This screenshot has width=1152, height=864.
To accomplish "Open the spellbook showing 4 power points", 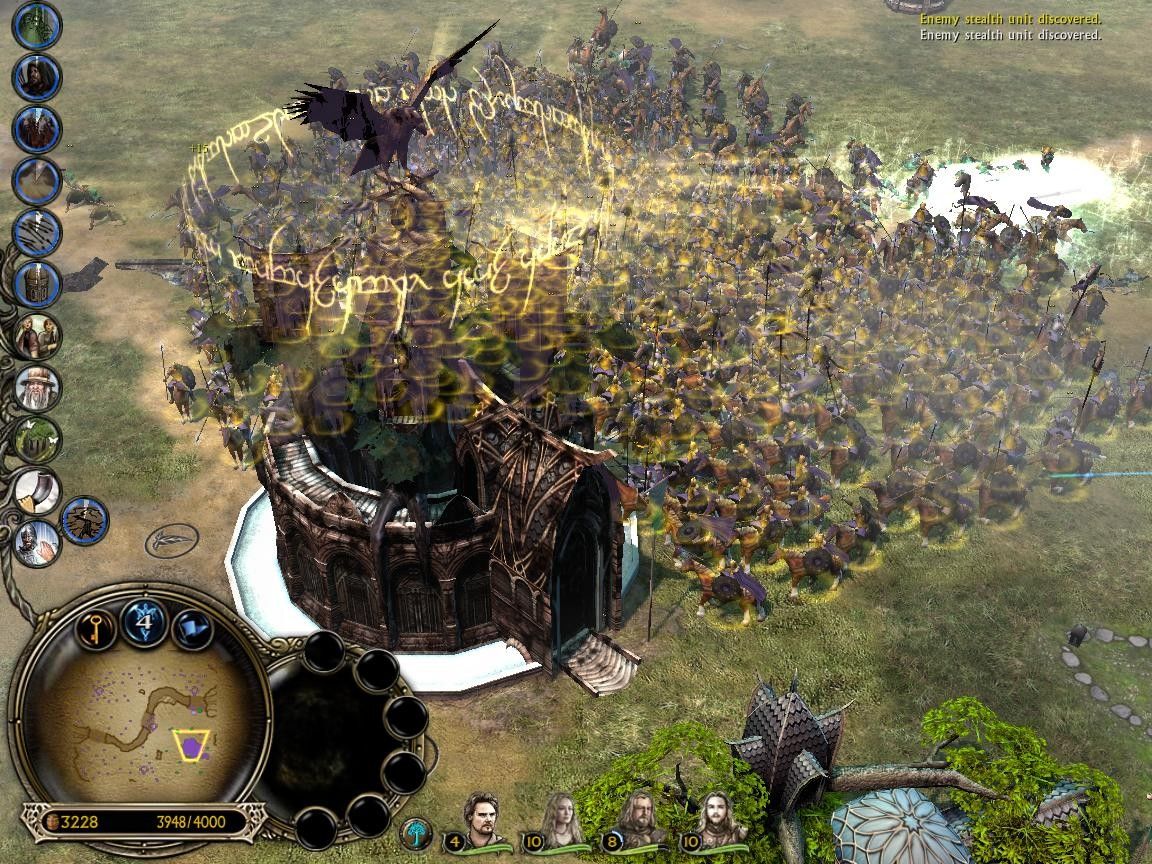I will tap(144, 622).
